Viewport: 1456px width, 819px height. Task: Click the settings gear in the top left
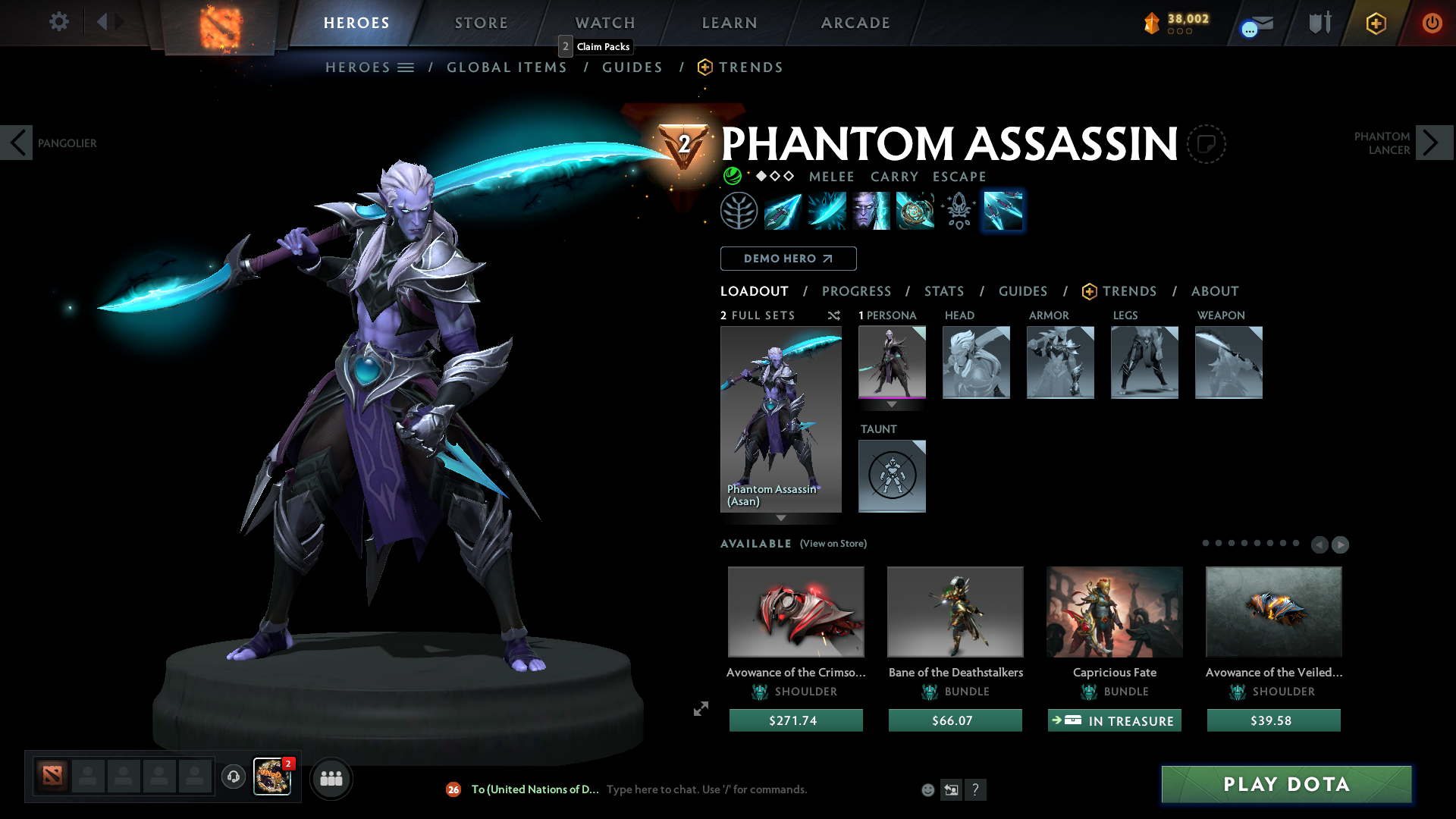pyautogui.click(x=58, y=22)
